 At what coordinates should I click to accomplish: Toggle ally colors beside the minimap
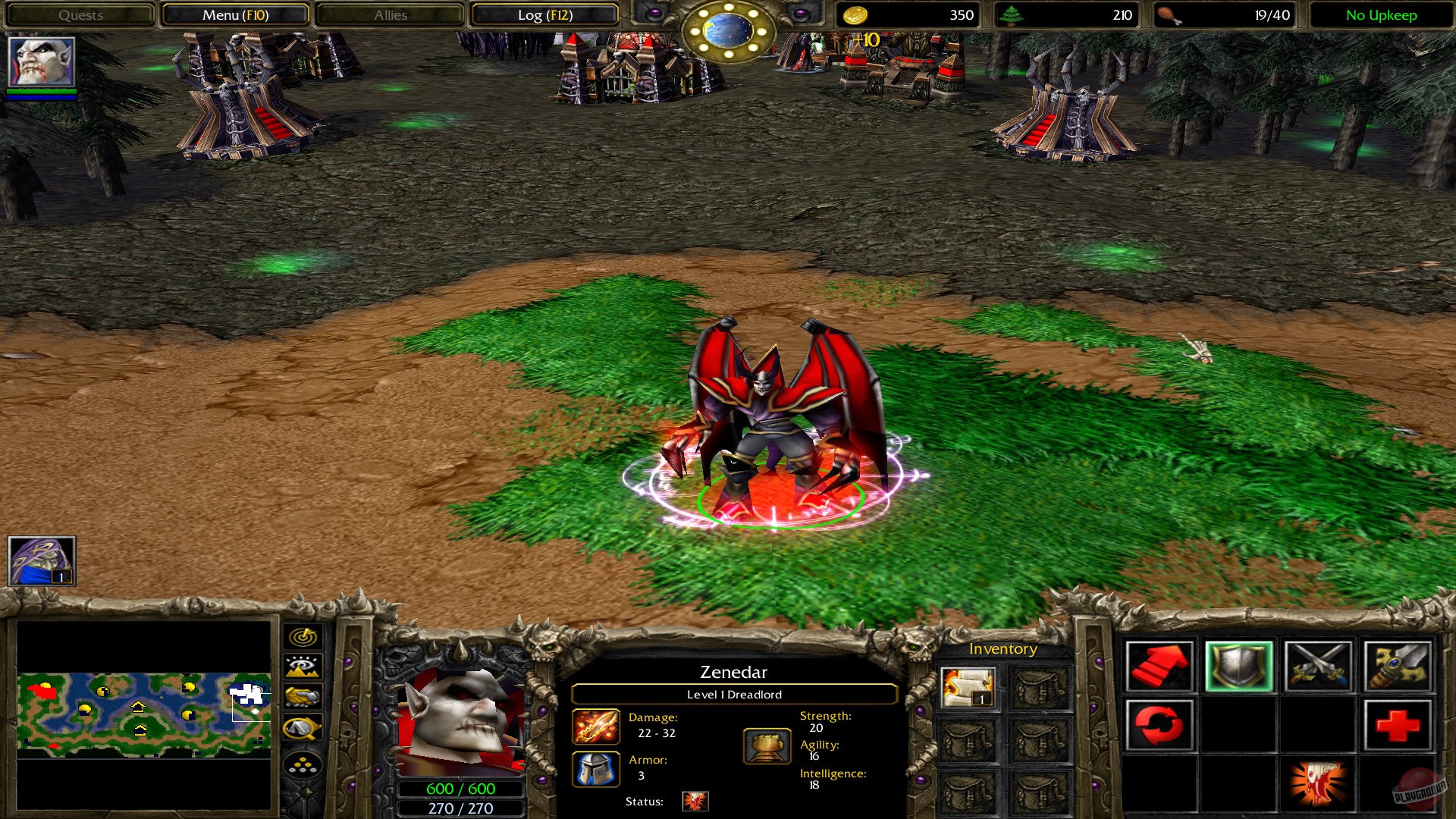click(x=303, y=695)
